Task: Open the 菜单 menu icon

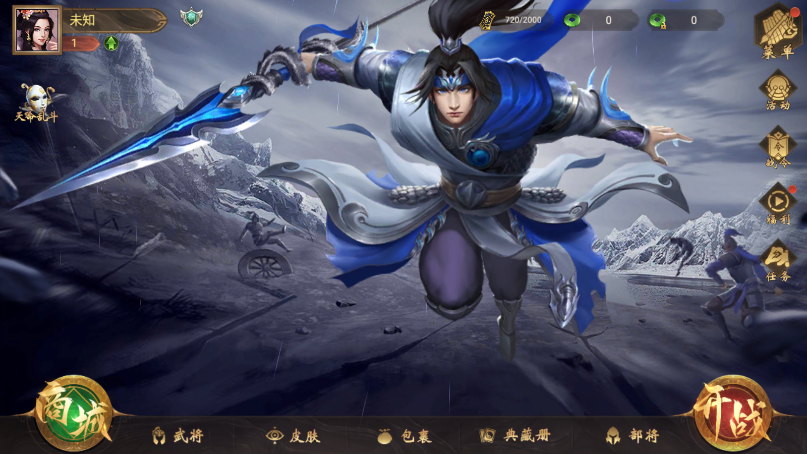Action: click(777, 32)
